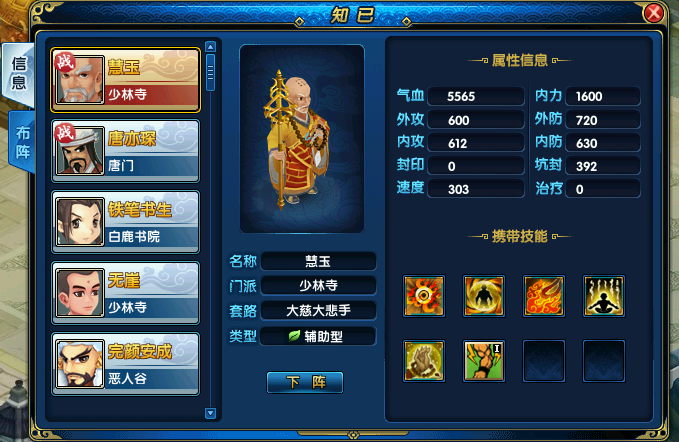Click the 下阵 button
Viewport: 679px width, 442px height.
[x=305, y=382]
